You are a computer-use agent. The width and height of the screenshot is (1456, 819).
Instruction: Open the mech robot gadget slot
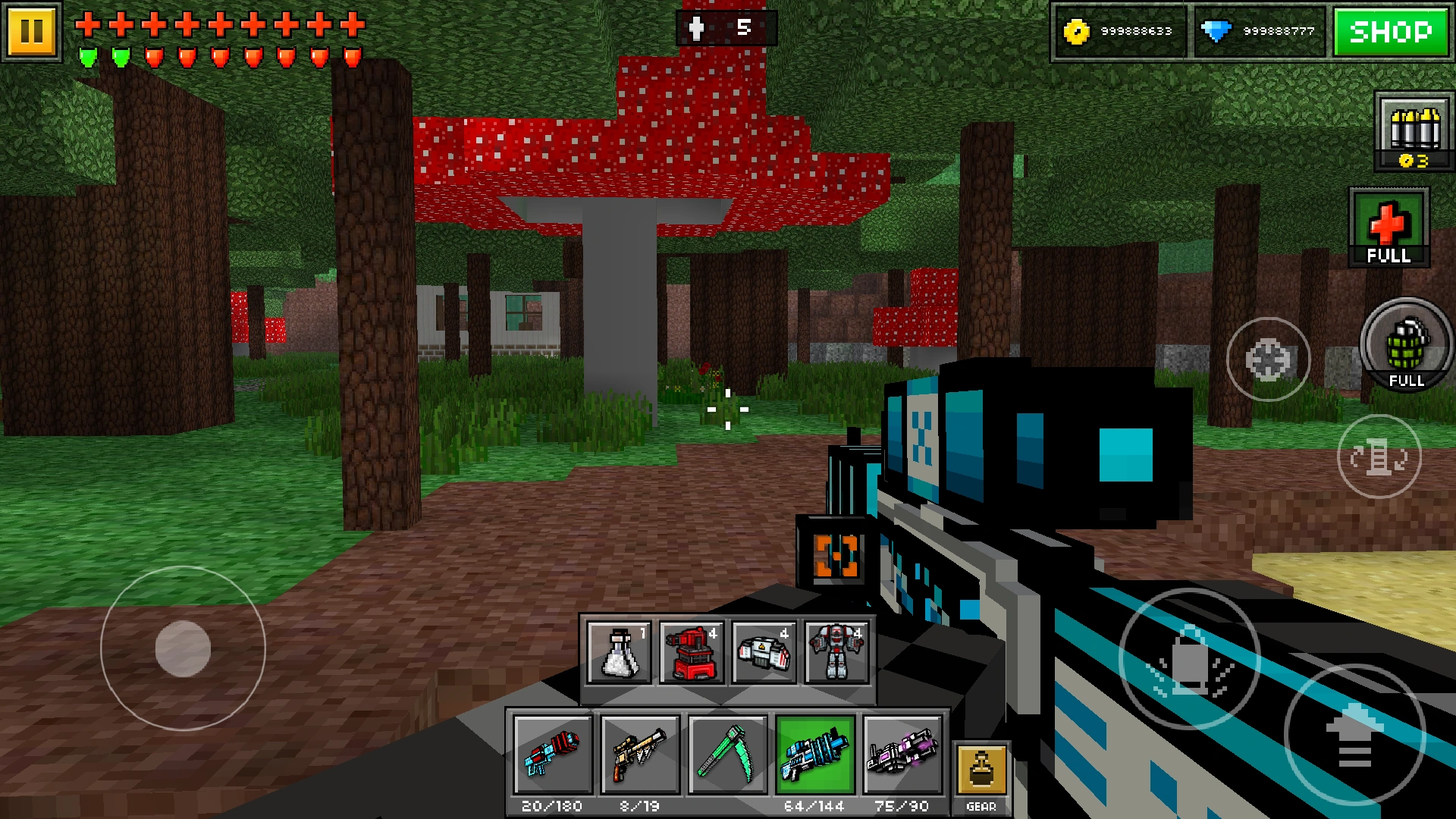coord(838,654)
